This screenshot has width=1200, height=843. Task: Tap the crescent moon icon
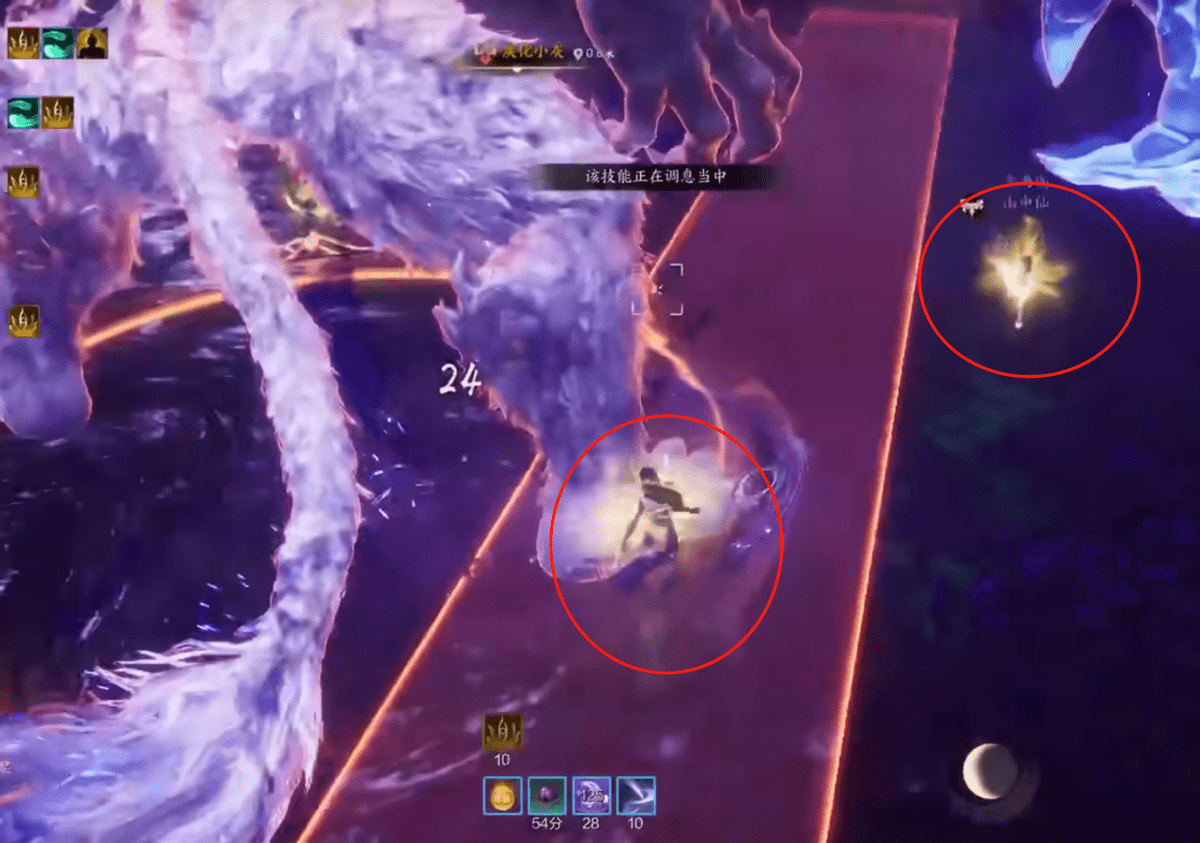[990, 771]
